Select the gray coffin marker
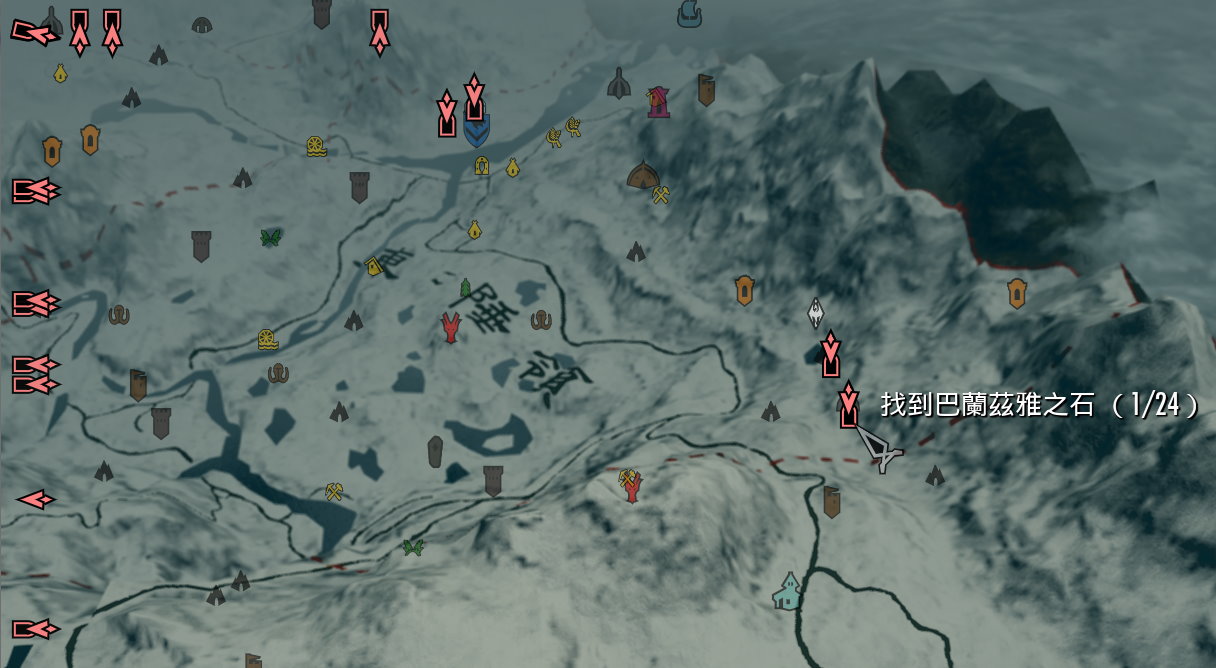Screen dimensions: 1216x668 [x=435, y=452]
